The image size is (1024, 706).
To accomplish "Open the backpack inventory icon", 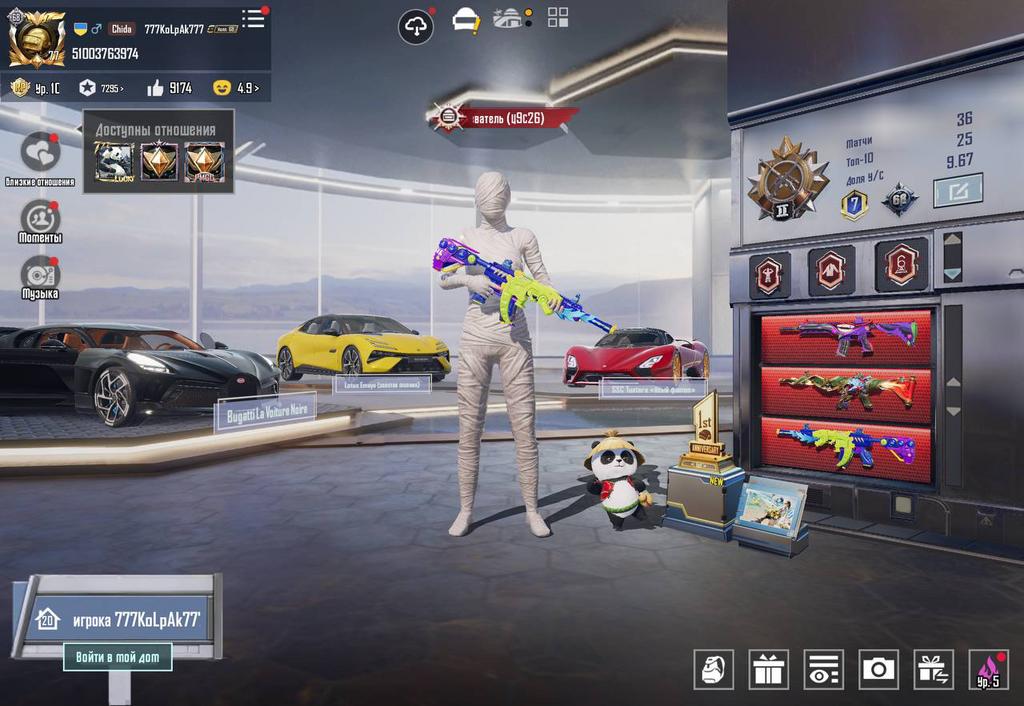I will (x=713, y=669).
